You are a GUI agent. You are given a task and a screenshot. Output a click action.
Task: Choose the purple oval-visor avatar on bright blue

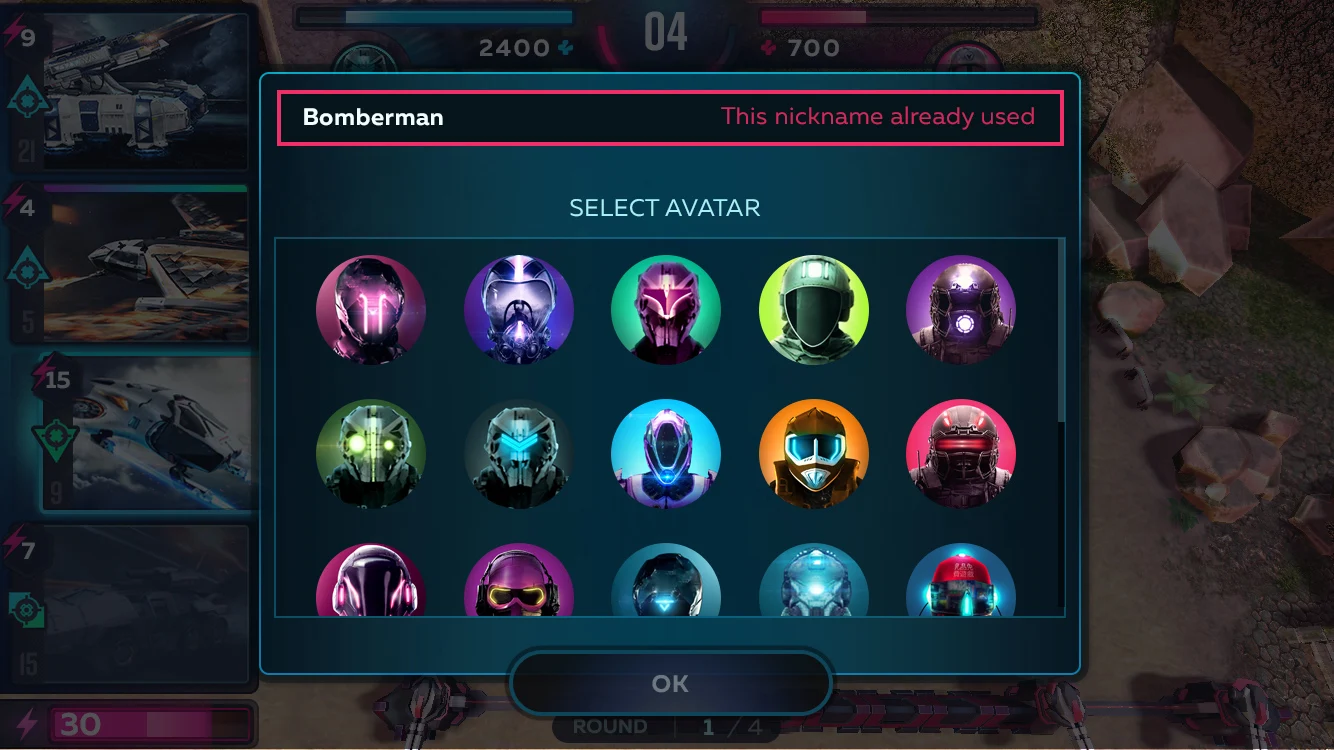coord(666,456)
